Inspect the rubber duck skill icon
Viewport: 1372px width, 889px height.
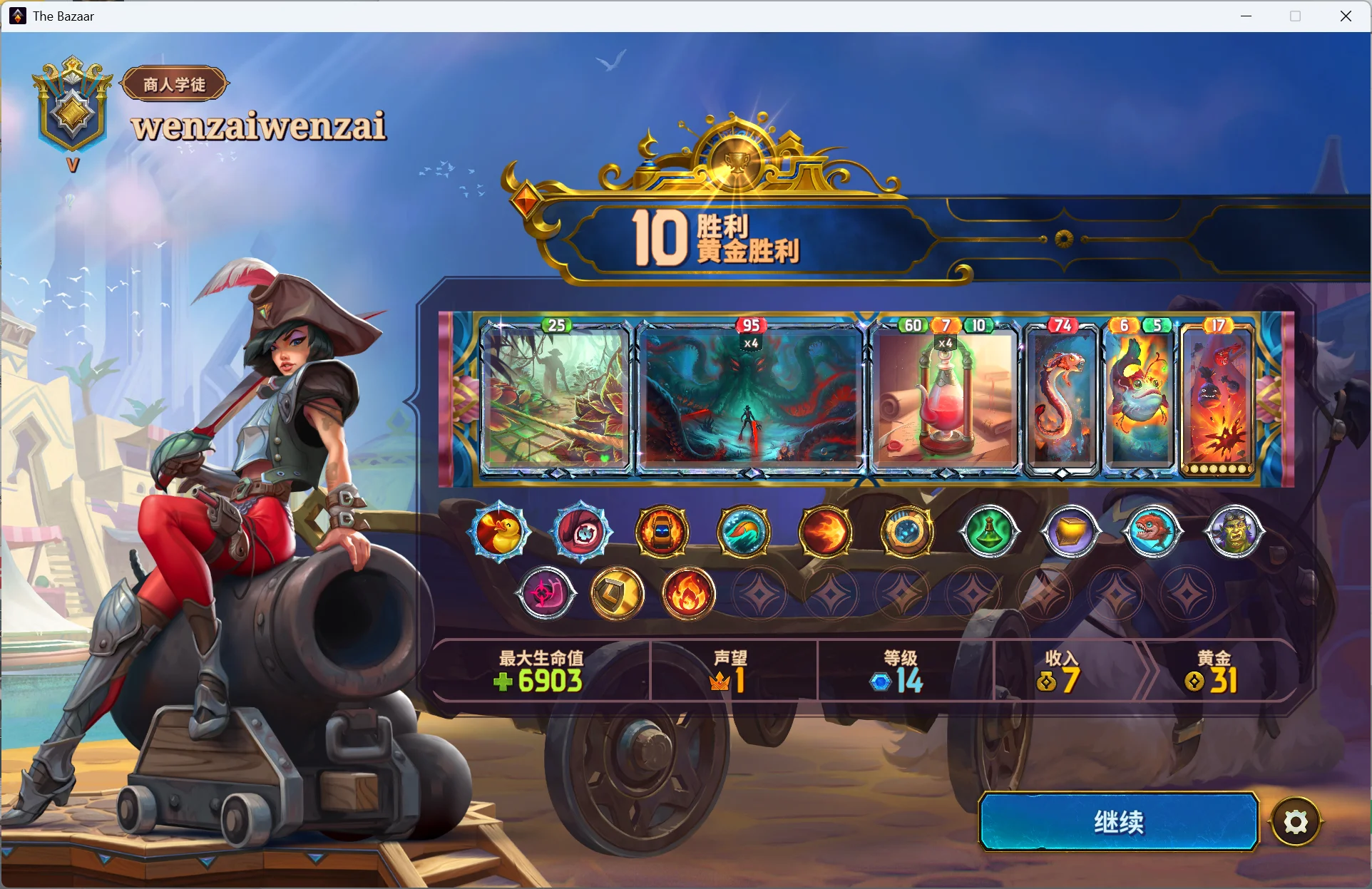pyautogui.click(x=500, y=532)
